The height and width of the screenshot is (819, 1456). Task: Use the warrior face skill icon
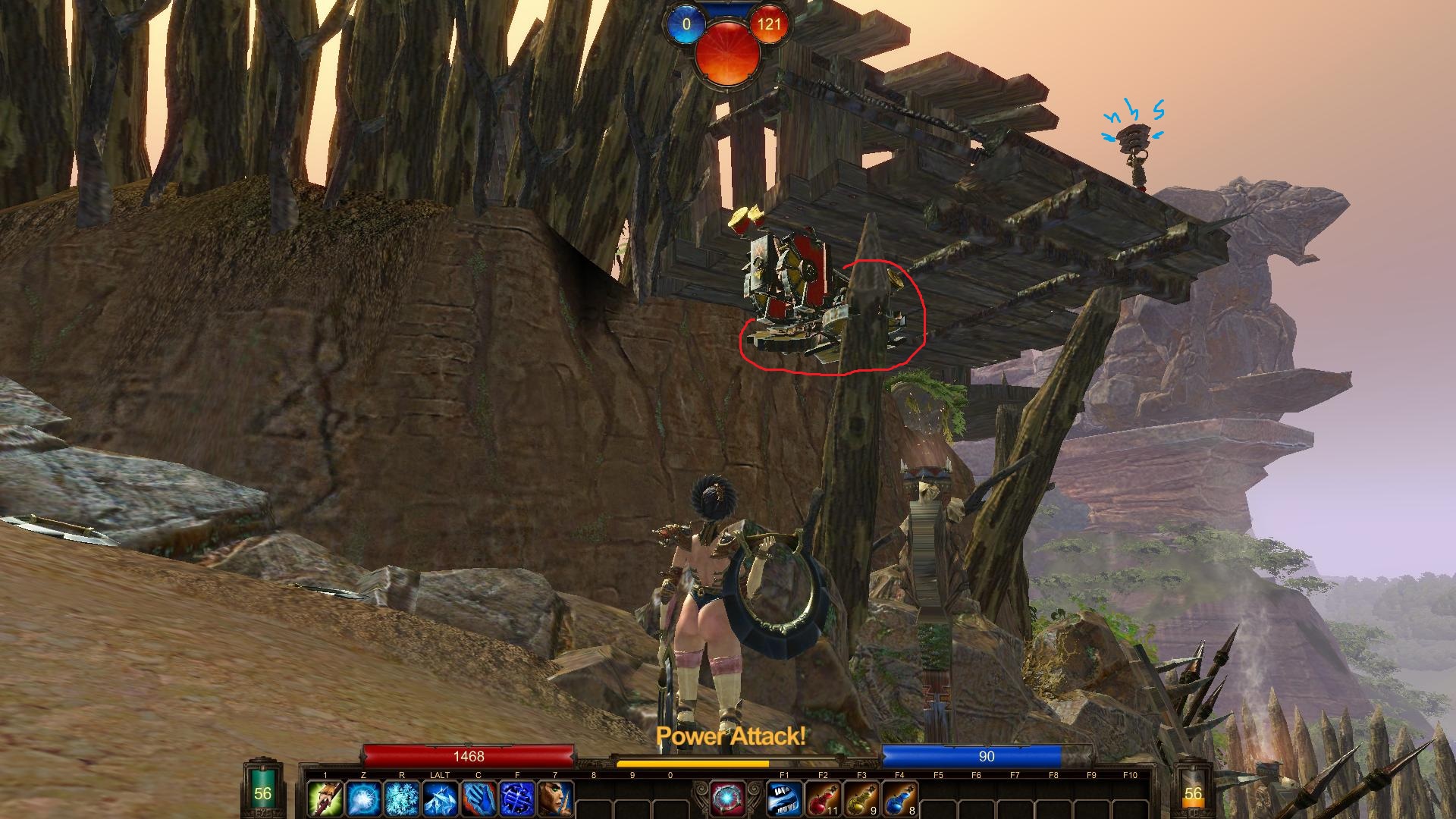click(x=555, y=799)
